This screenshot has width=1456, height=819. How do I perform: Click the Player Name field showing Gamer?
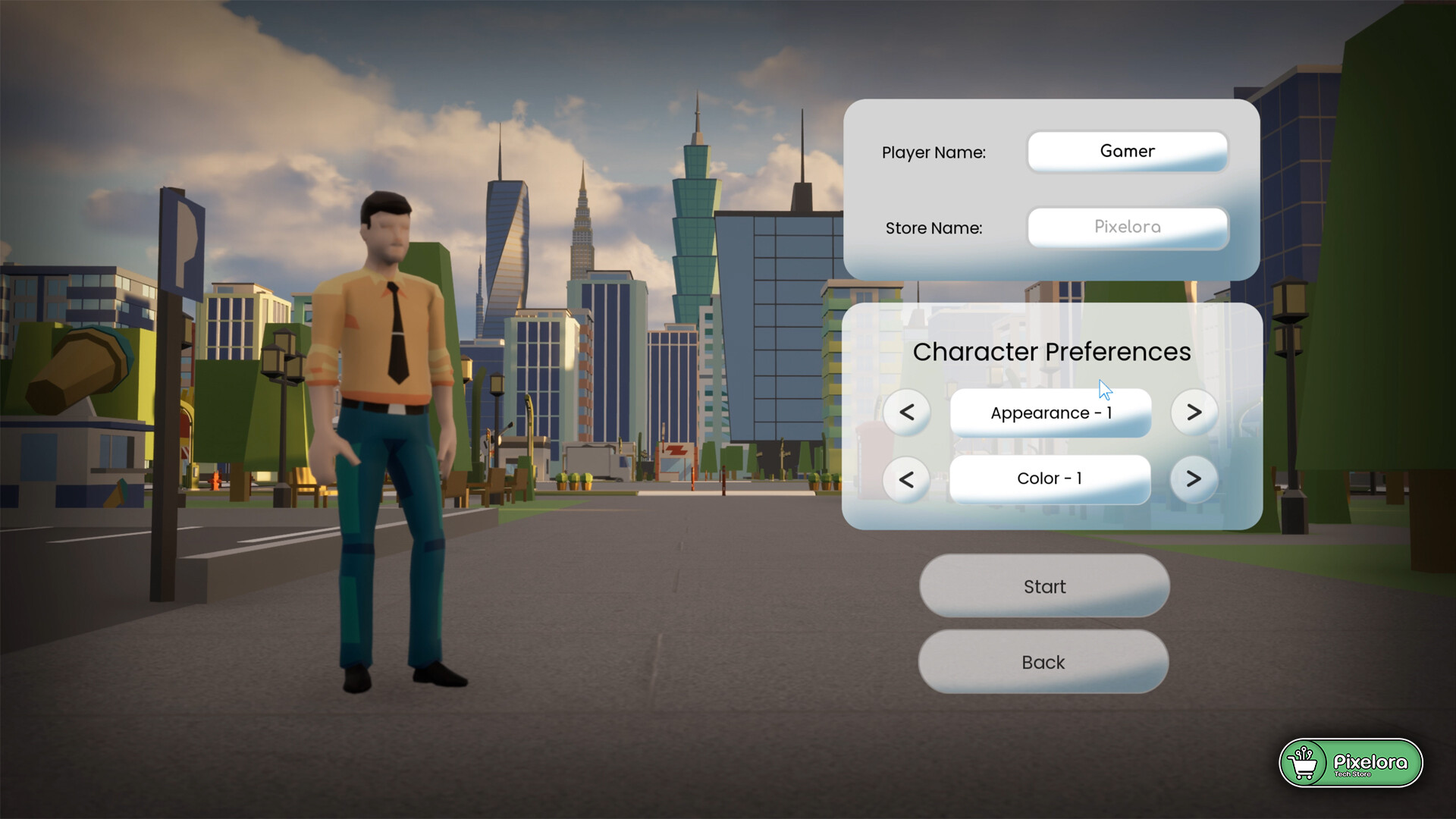[x=1127, y=152]
